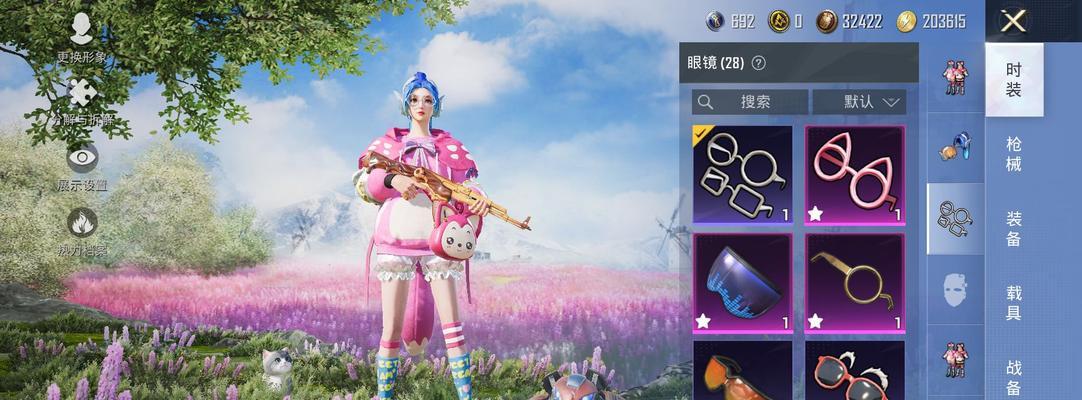Open the 默认 sort dropdown
1082x400 pixels.
(x=859, y=101)
